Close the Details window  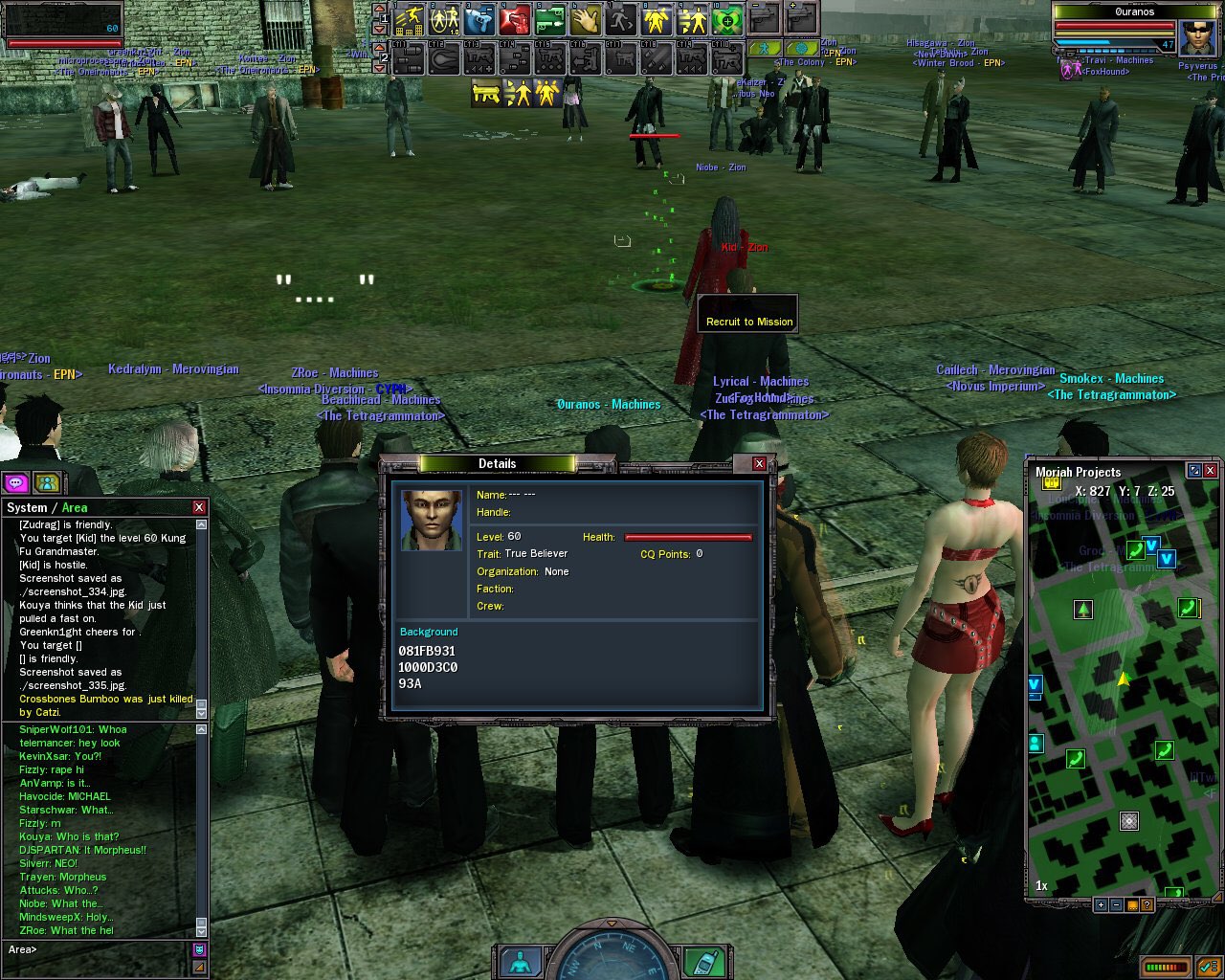click(x=759, y=464)
